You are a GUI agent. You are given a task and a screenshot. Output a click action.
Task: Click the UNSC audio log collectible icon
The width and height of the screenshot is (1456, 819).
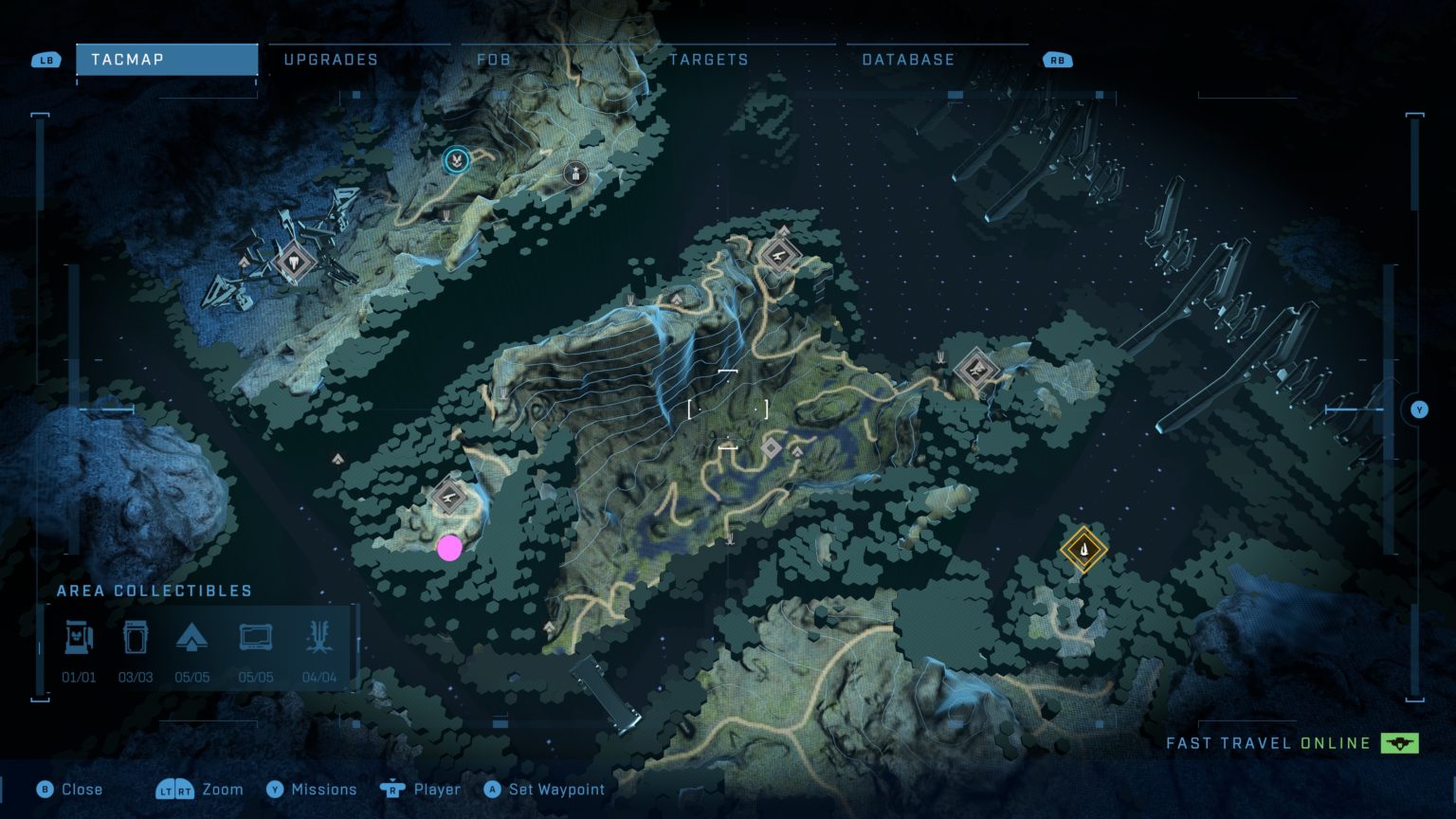257,637
